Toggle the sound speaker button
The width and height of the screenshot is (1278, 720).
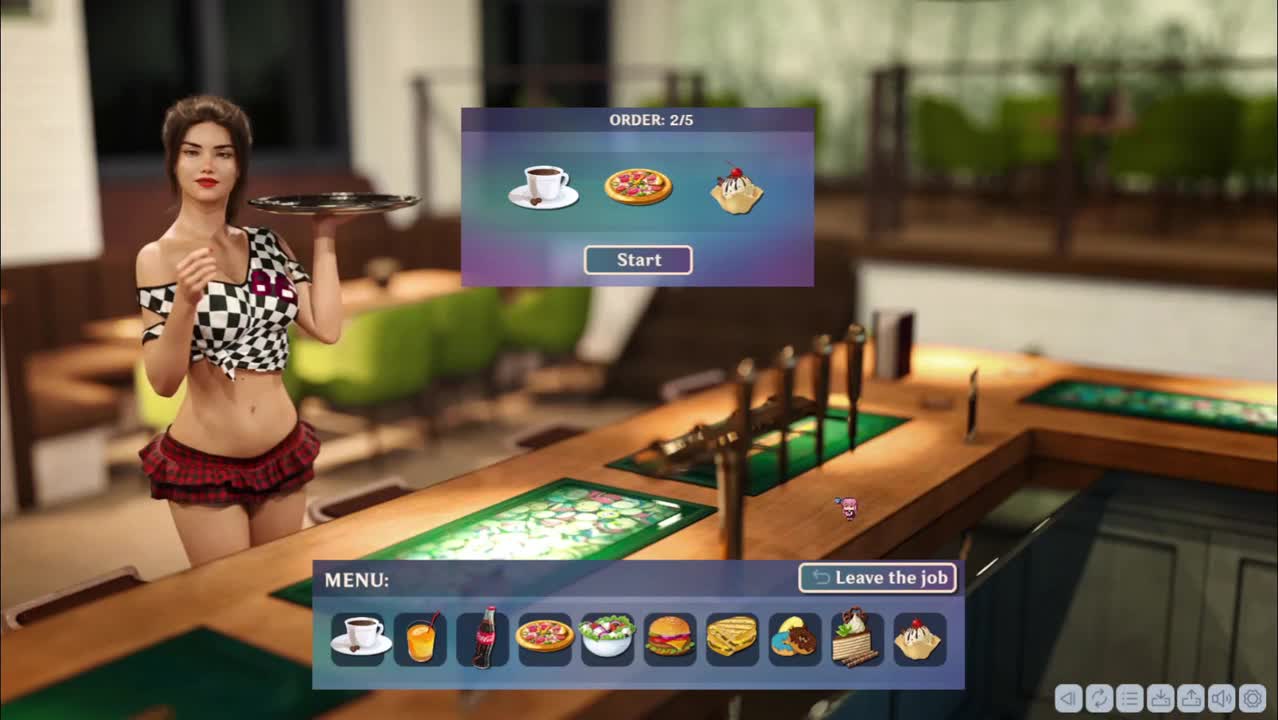(1221, 698)
